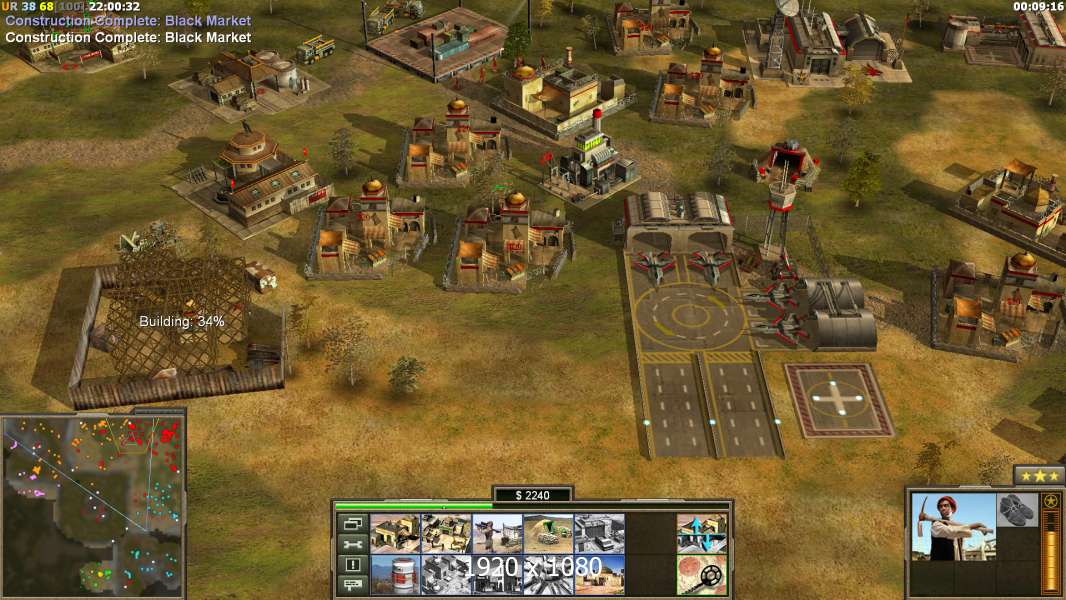The height and width of the screenshot is (600, 1066).
Task: Select the Demo Trap barrel icon
Action: pyautogui.click(x=395, y=575)
